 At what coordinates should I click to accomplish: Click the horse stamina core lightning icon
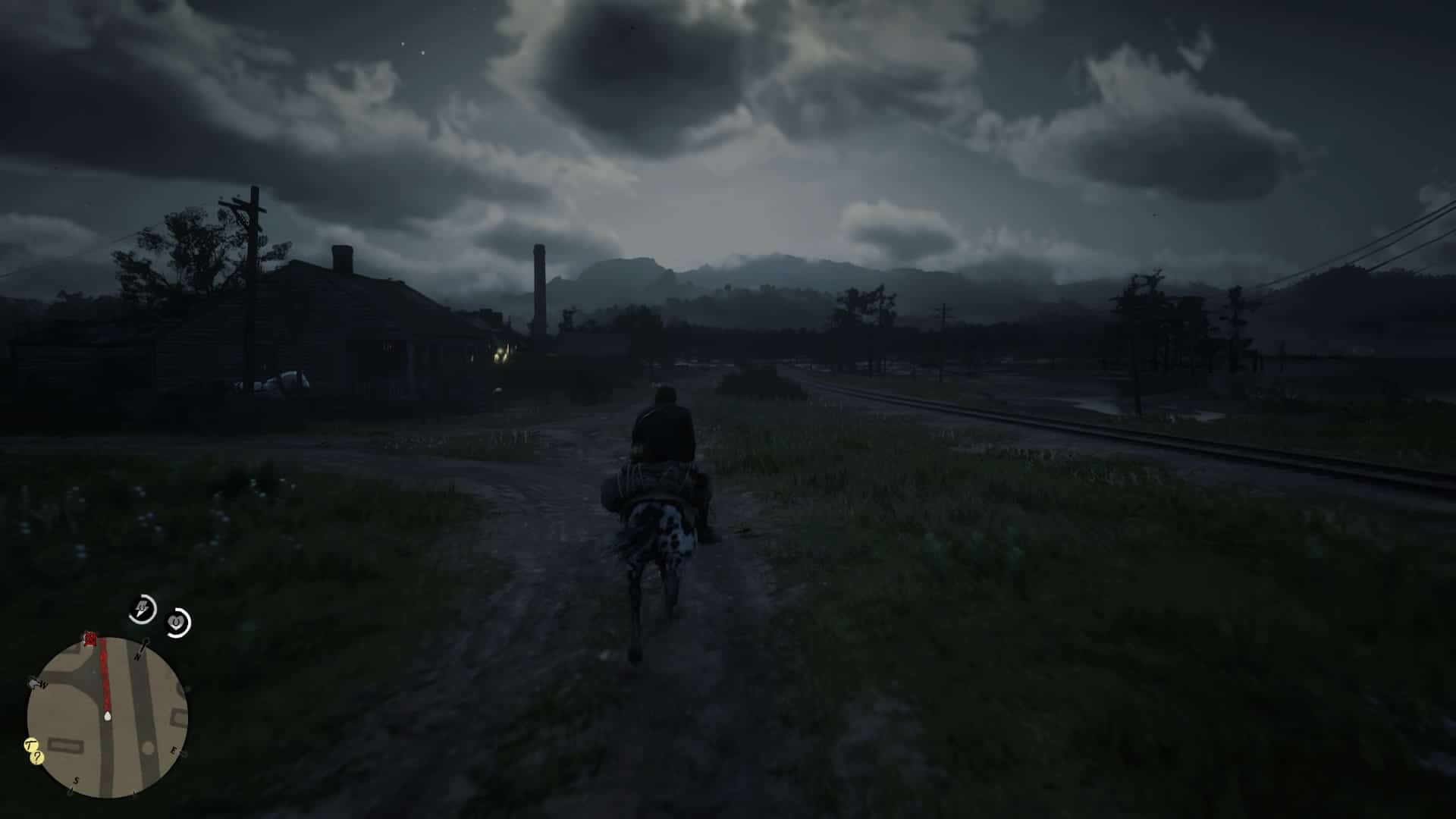(x=142, y=608)
